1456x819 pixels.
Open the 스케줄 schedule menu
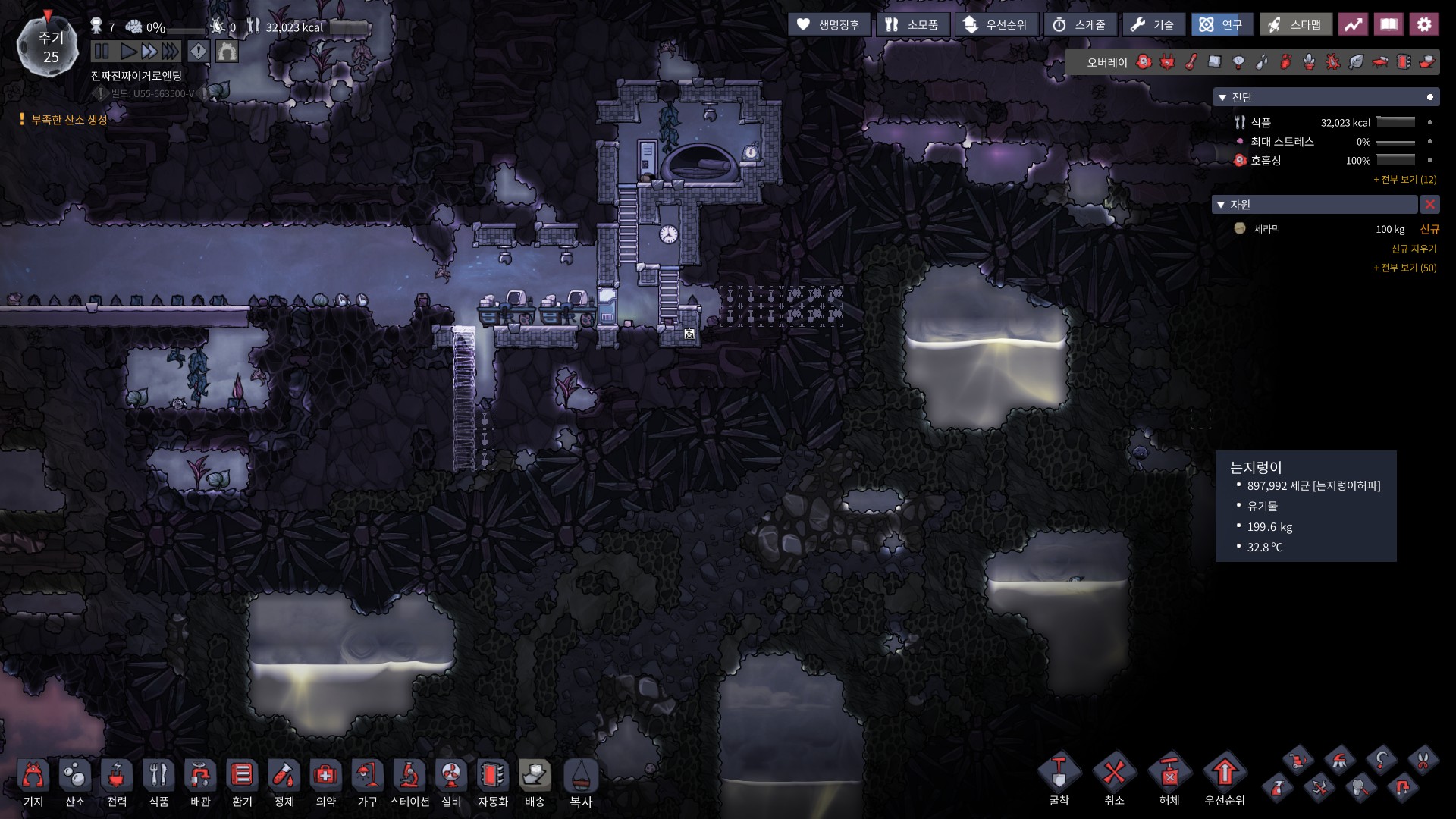tap(1080, 25)
